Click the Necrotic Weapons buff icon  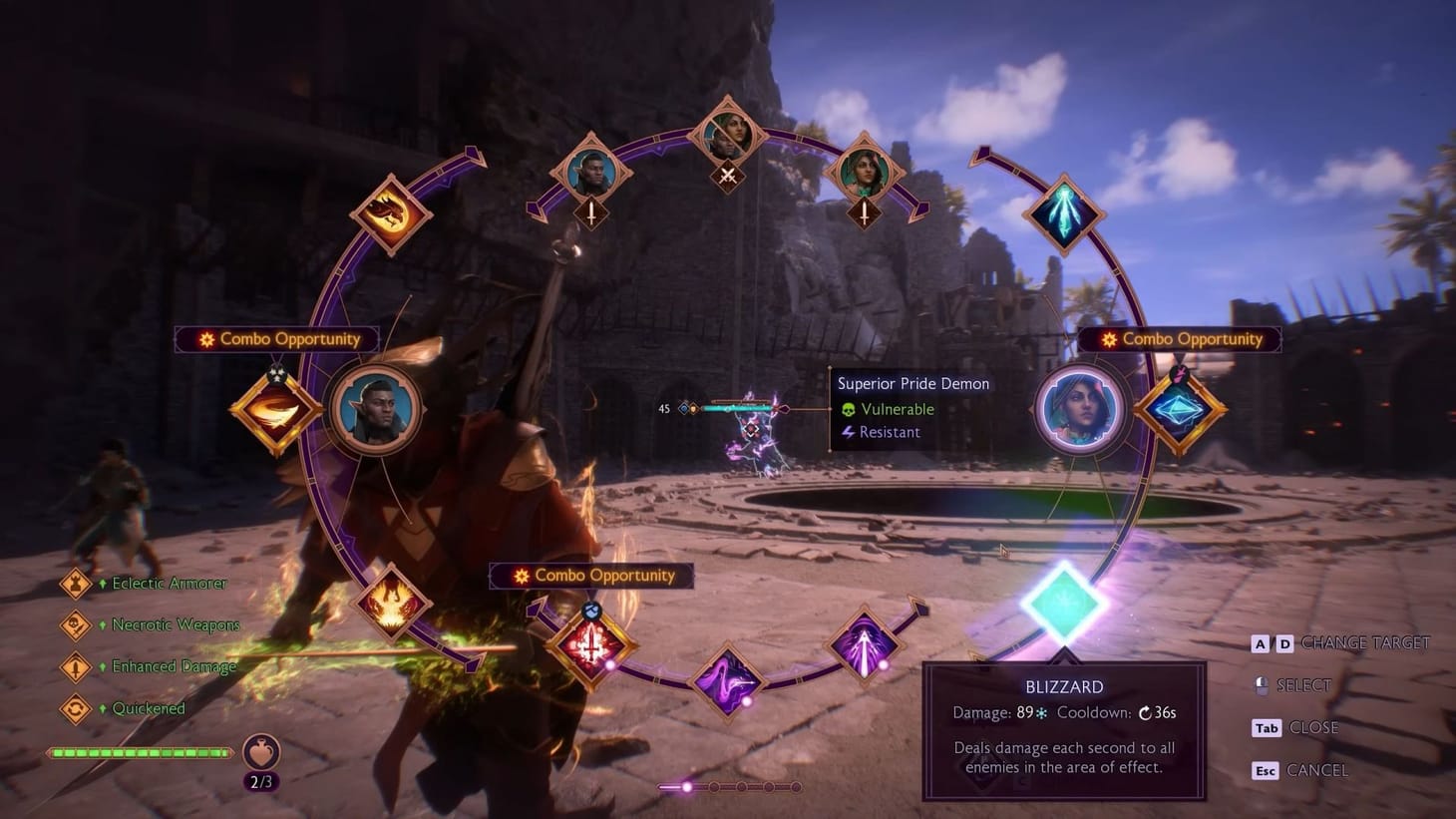click(x=78, y=624)
